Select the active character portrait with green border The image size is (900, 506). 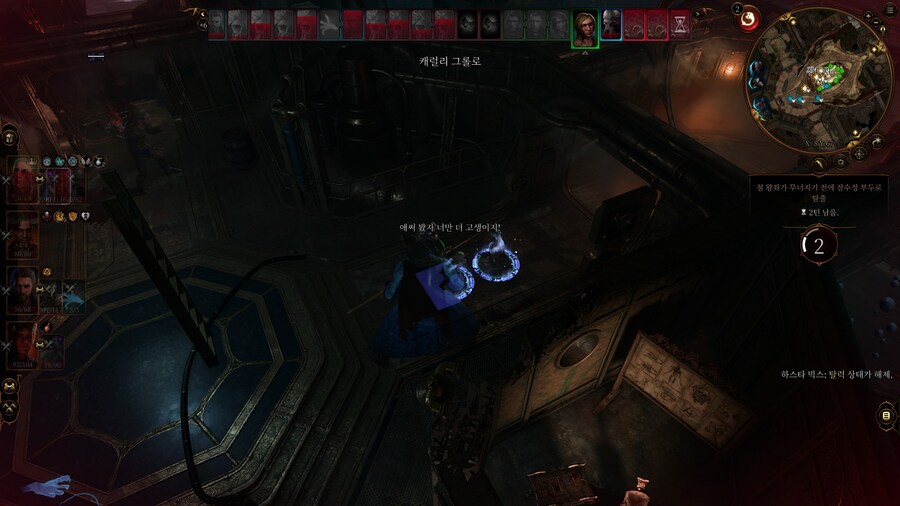point(585,27)
